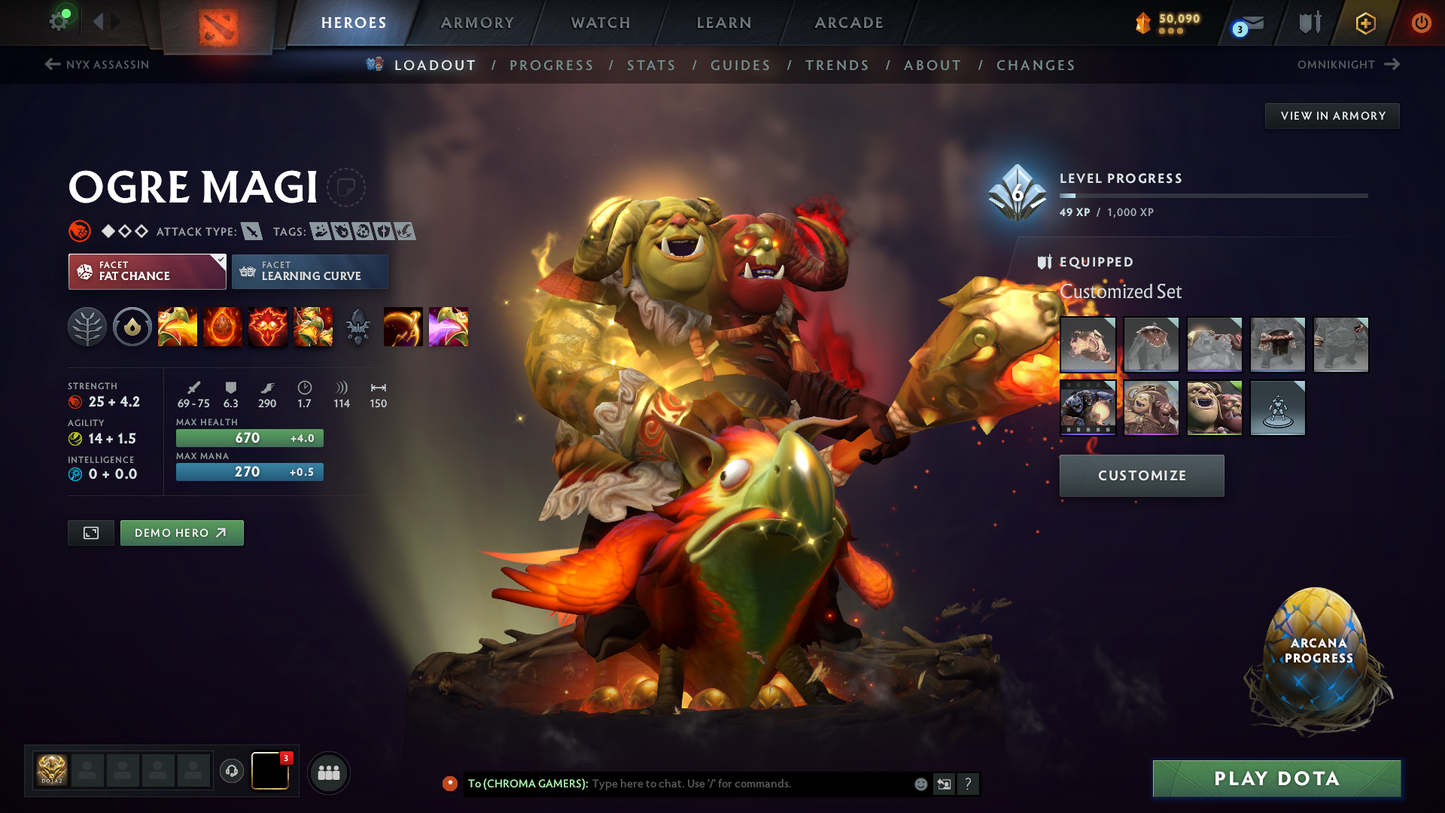Switch to the ARMORY tab
The image size is (1445, 813).
click(477, 22)
